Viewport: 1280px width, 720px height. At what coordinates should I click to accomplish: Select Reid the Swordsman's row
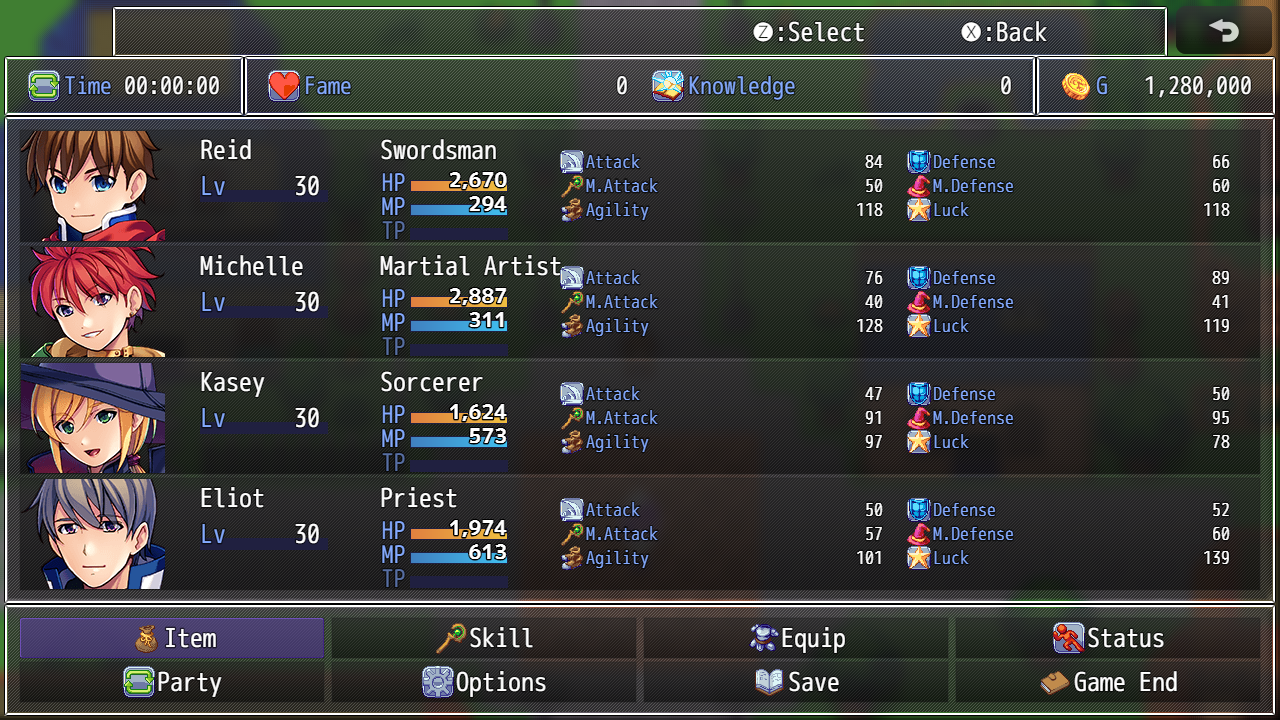(x=640, y=185)
